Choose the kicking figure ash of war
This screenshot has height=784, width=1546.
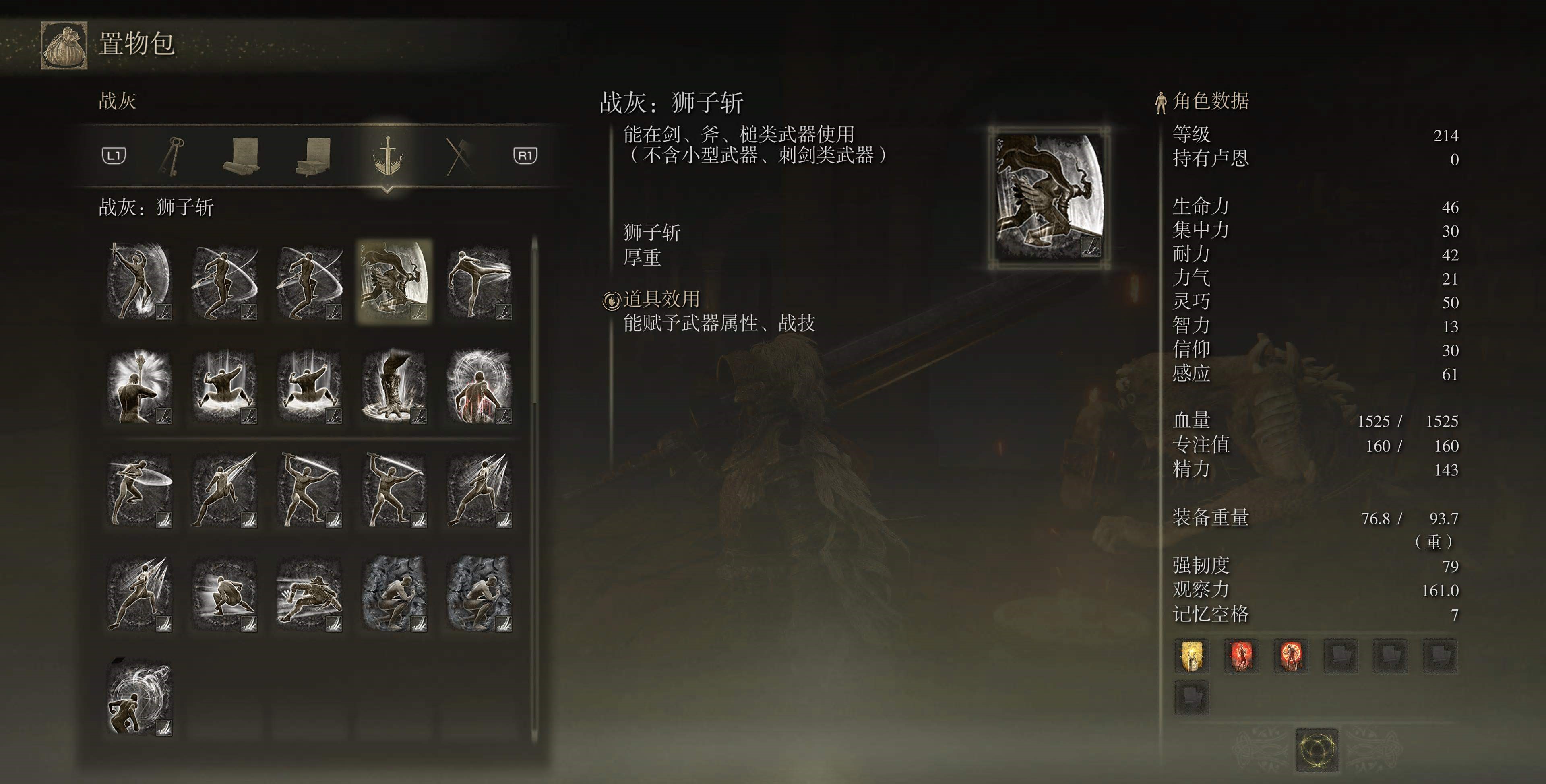click(x=480, y=281)
